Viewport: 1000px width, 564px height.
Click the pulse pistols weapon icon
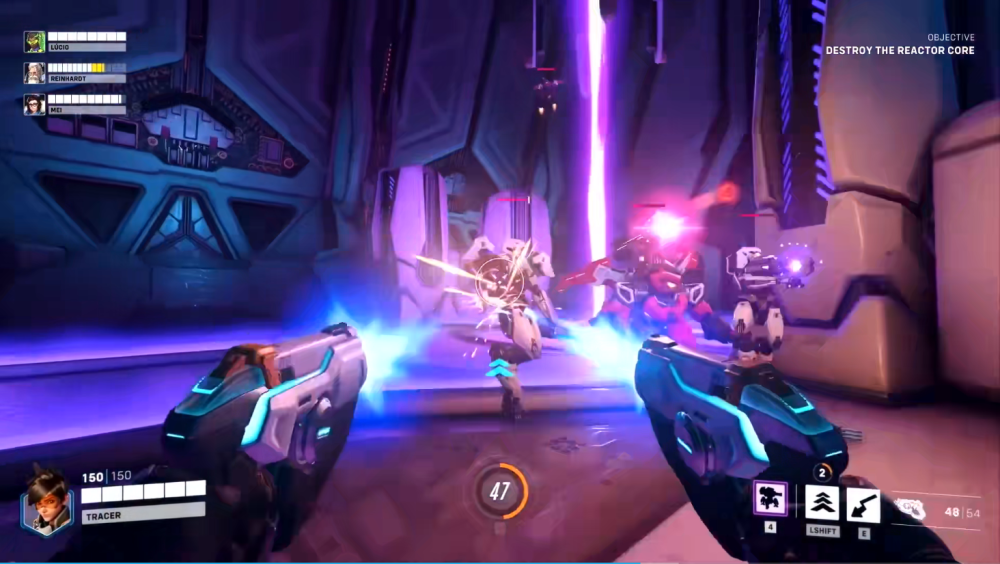[x=909, y=509]
